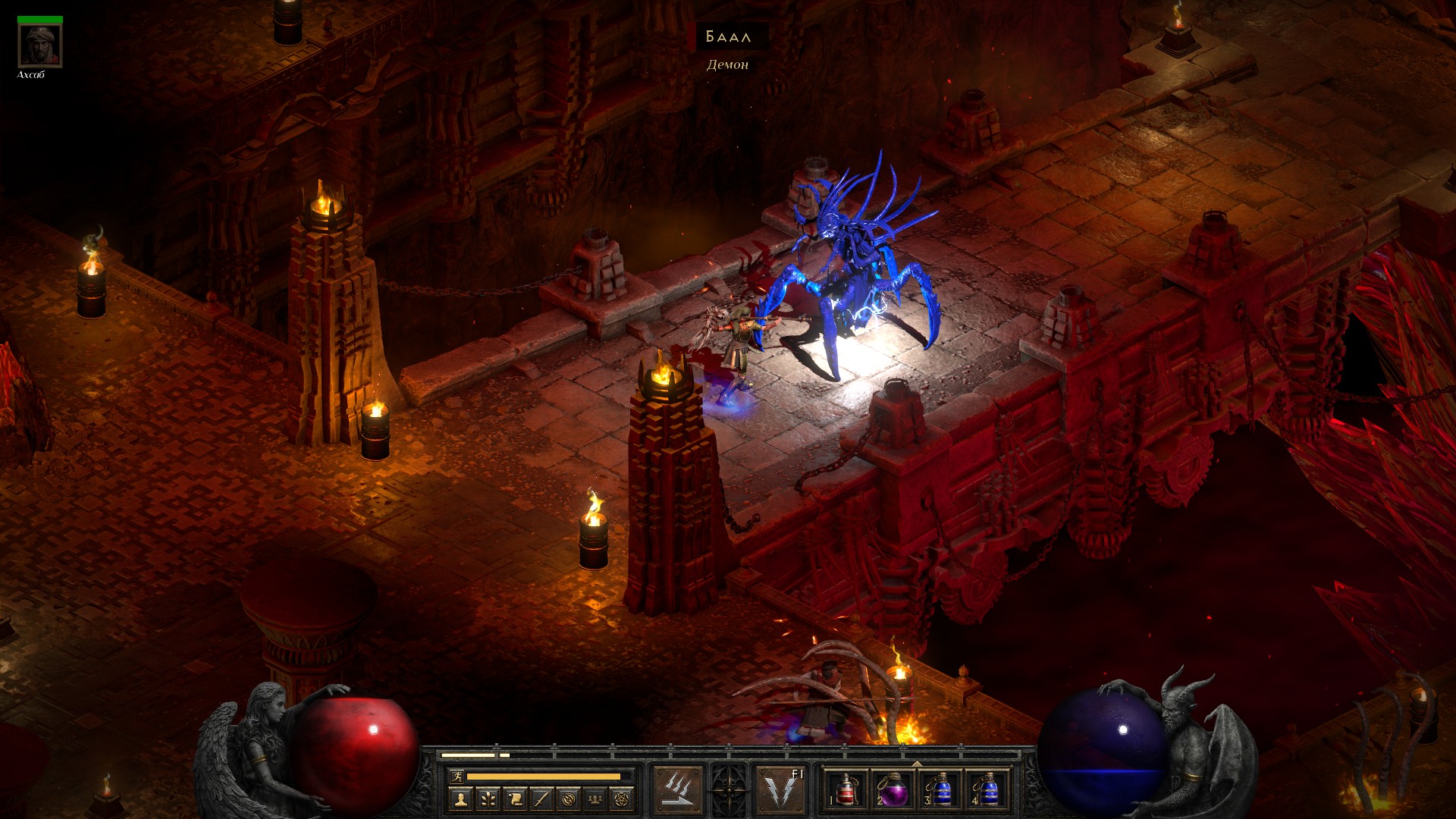1456x819 pixels.
Task: Use the blue mana potion in slot 3
Action: [x=940, y=790]
